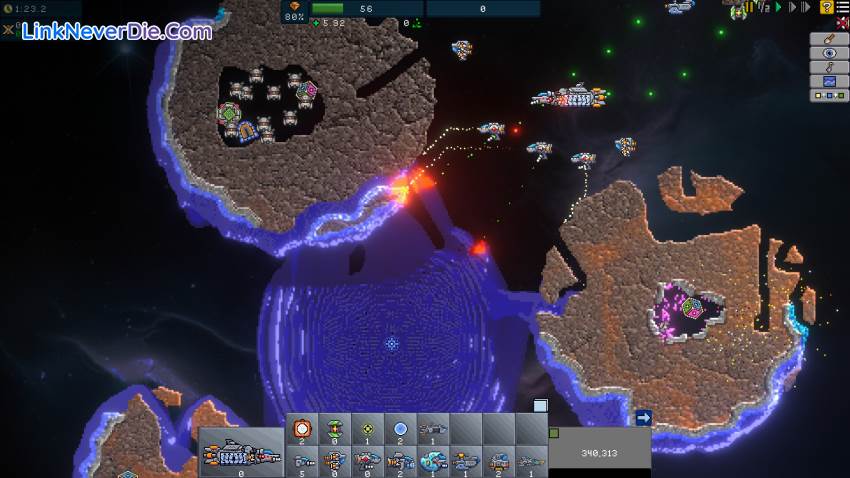Screen dimensions: 850x478
Task: Click the light blue square above build bar
Action: tap(540, 405)
